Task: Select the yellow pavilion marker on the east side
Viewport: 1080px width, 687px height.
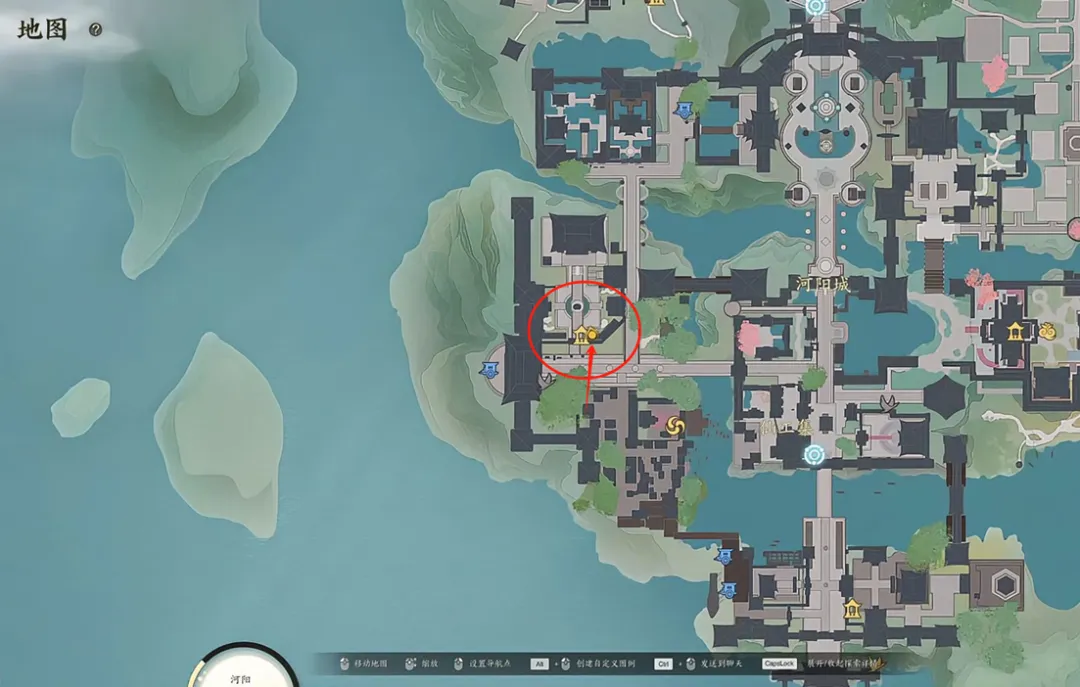Action: [1017, 331]
